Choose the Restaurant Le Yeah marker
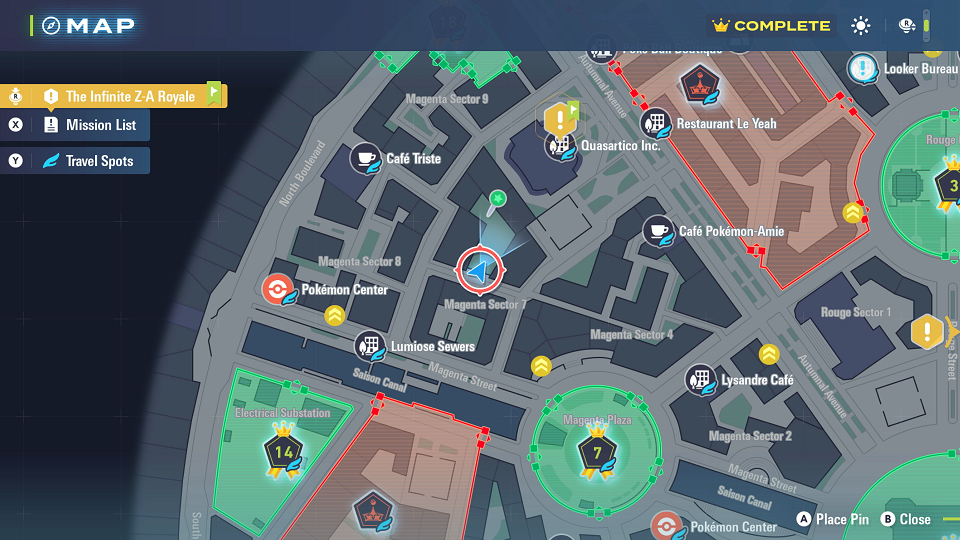The height and width of the screenshot is (540, 960). pyautogui.click(x=656, y=124)
